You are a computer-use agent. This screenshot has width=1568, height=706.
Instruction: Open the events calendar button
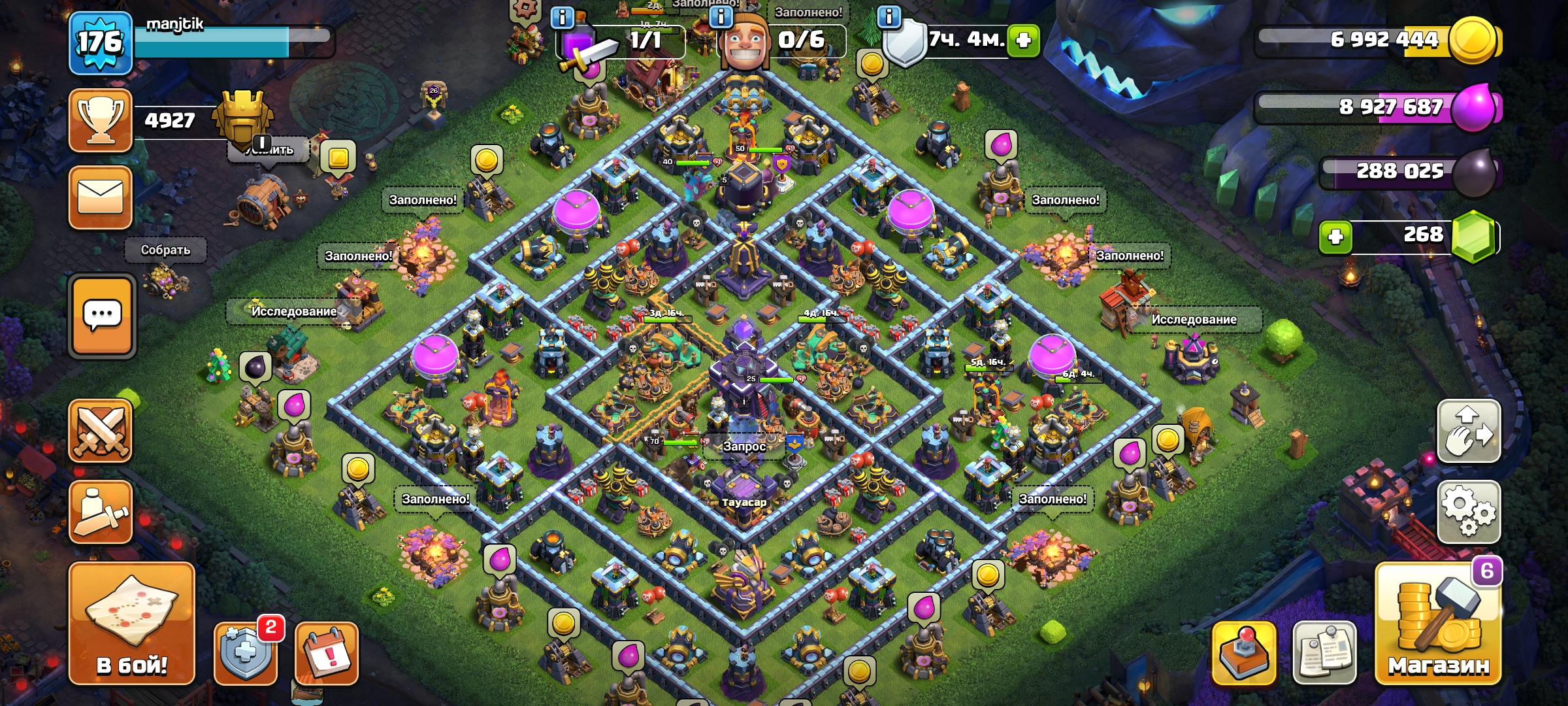(327, 652)
